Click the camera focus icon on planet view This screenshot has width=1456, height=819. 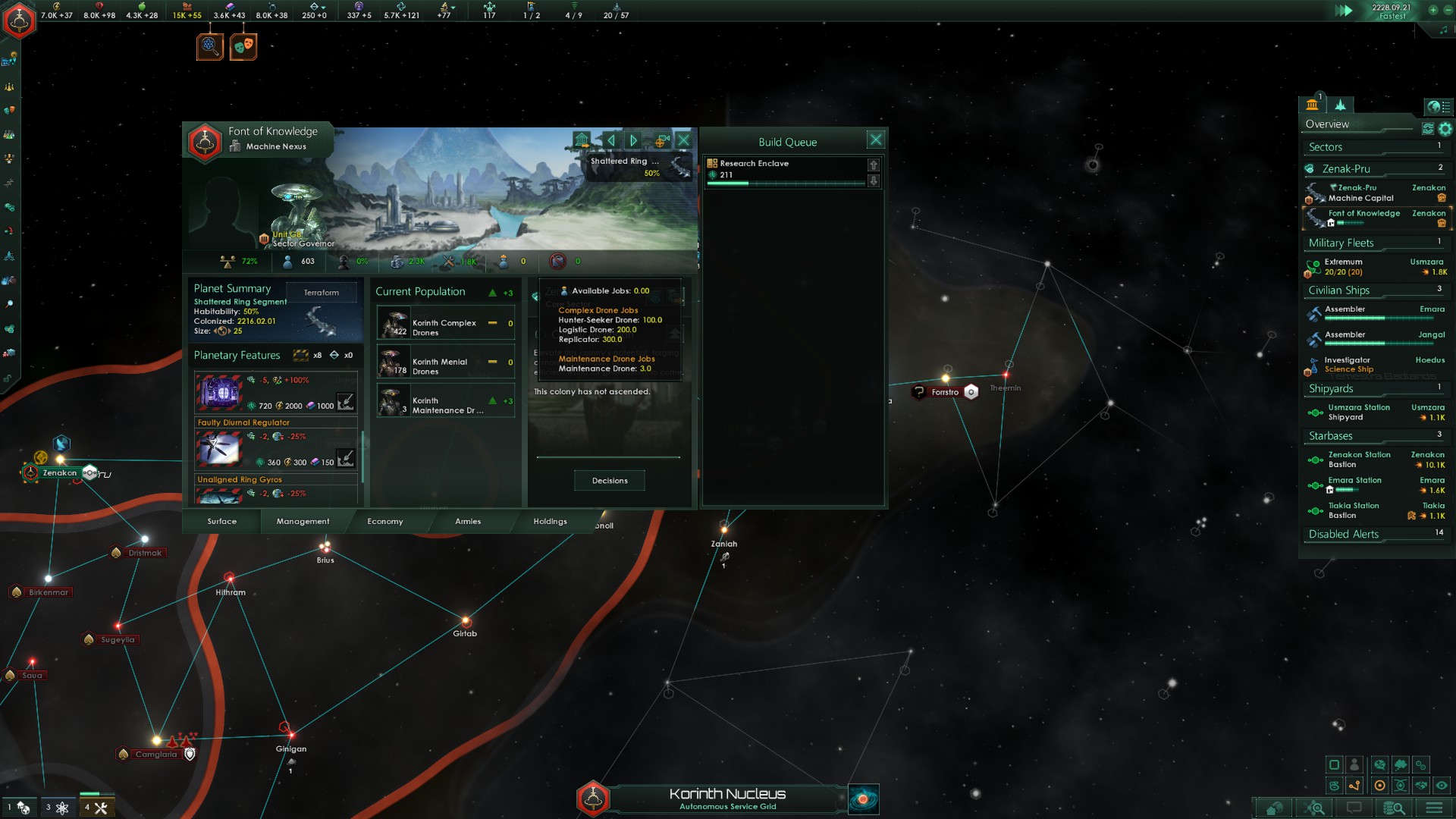[x=662, y=140]
